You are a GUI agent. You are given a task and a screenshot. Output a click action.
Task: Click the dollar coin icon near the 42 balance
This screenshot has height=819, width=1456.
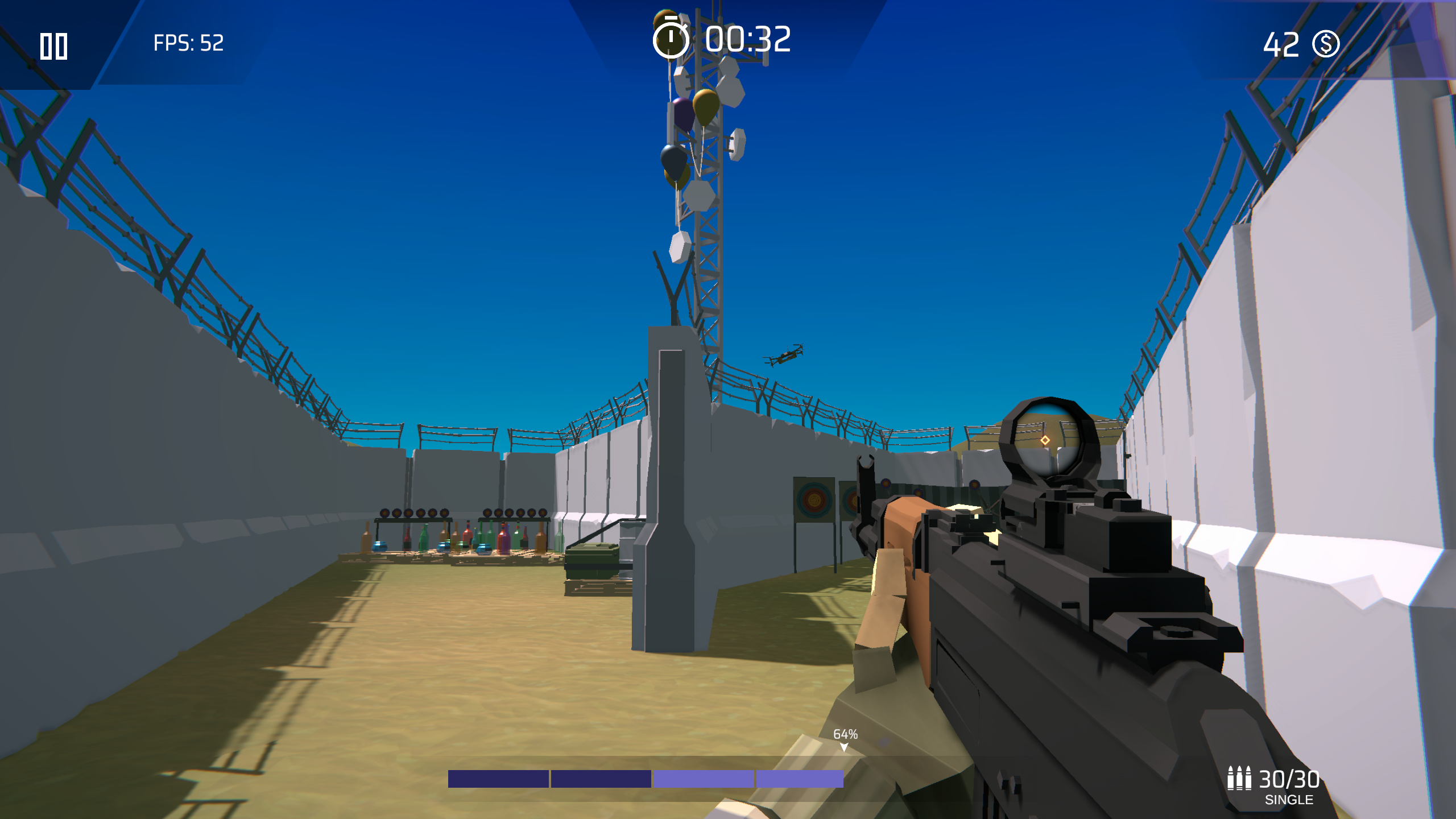(x=1325, y=44)
